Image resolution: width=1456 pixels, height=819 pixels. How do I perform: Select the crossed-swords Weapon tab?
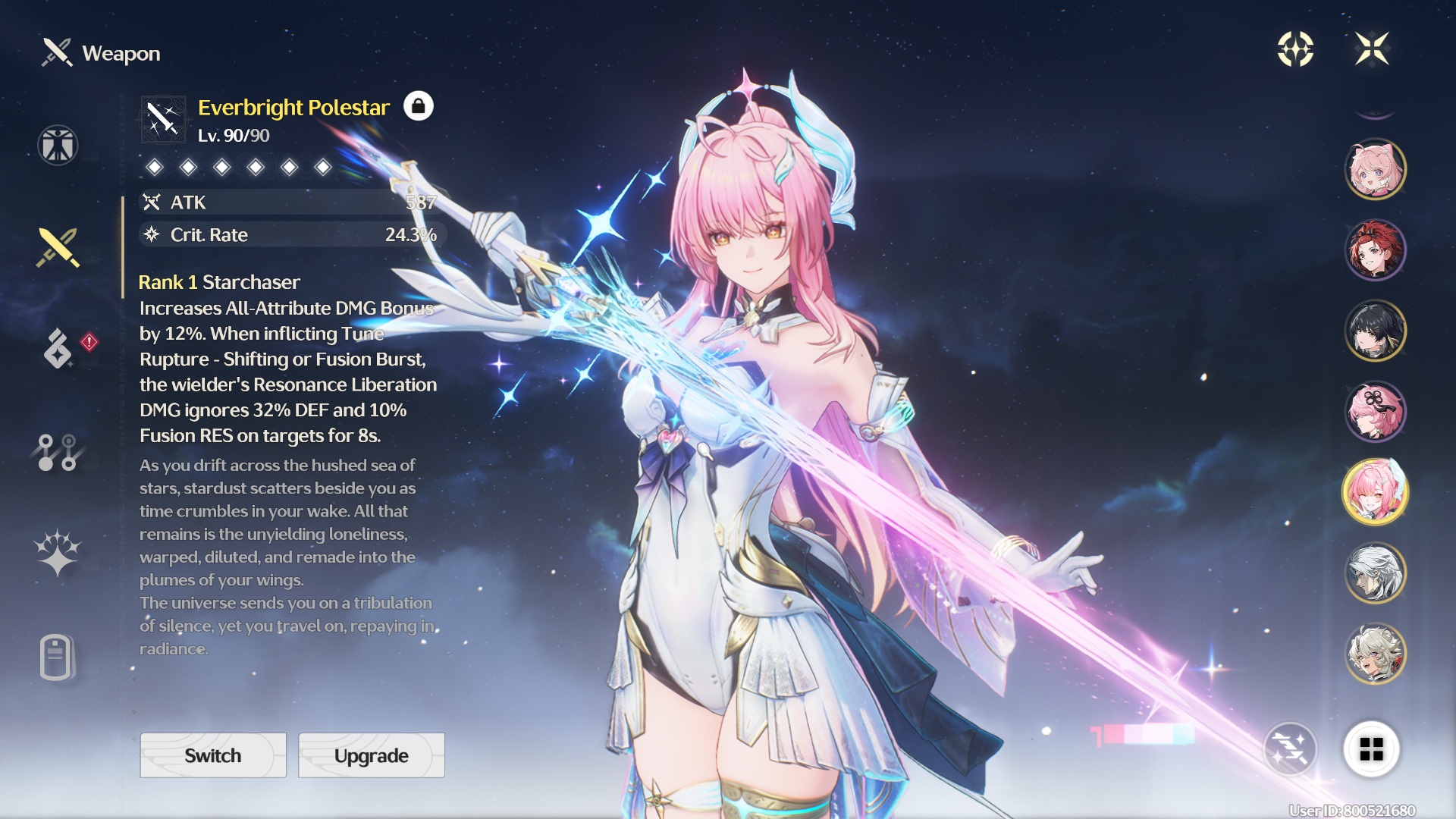[x=58, y=248]
